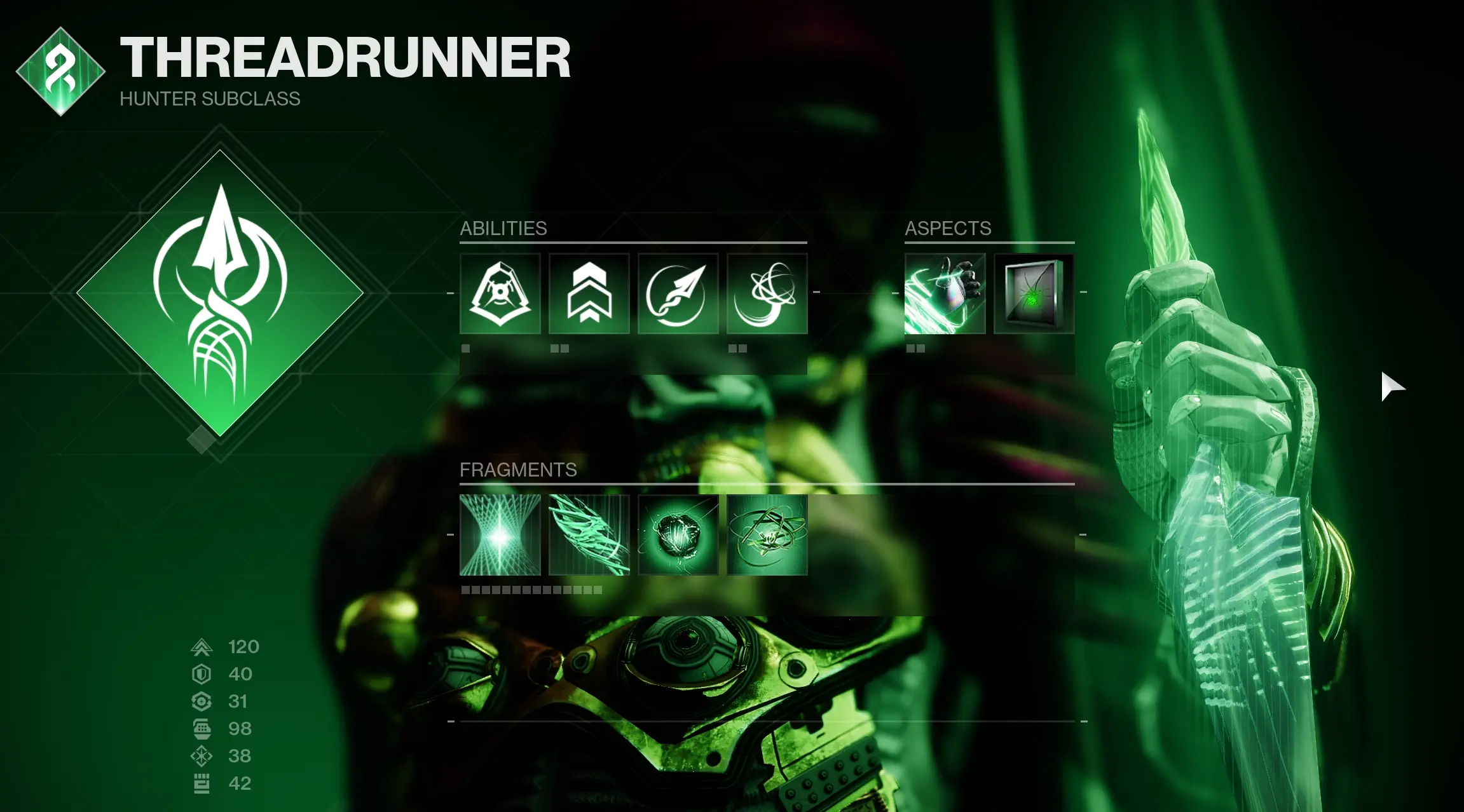The width and height of the screenshot is (1464, 812).
Task: Click the Resilience shield stat icon
Action: [x=200, y=674]
